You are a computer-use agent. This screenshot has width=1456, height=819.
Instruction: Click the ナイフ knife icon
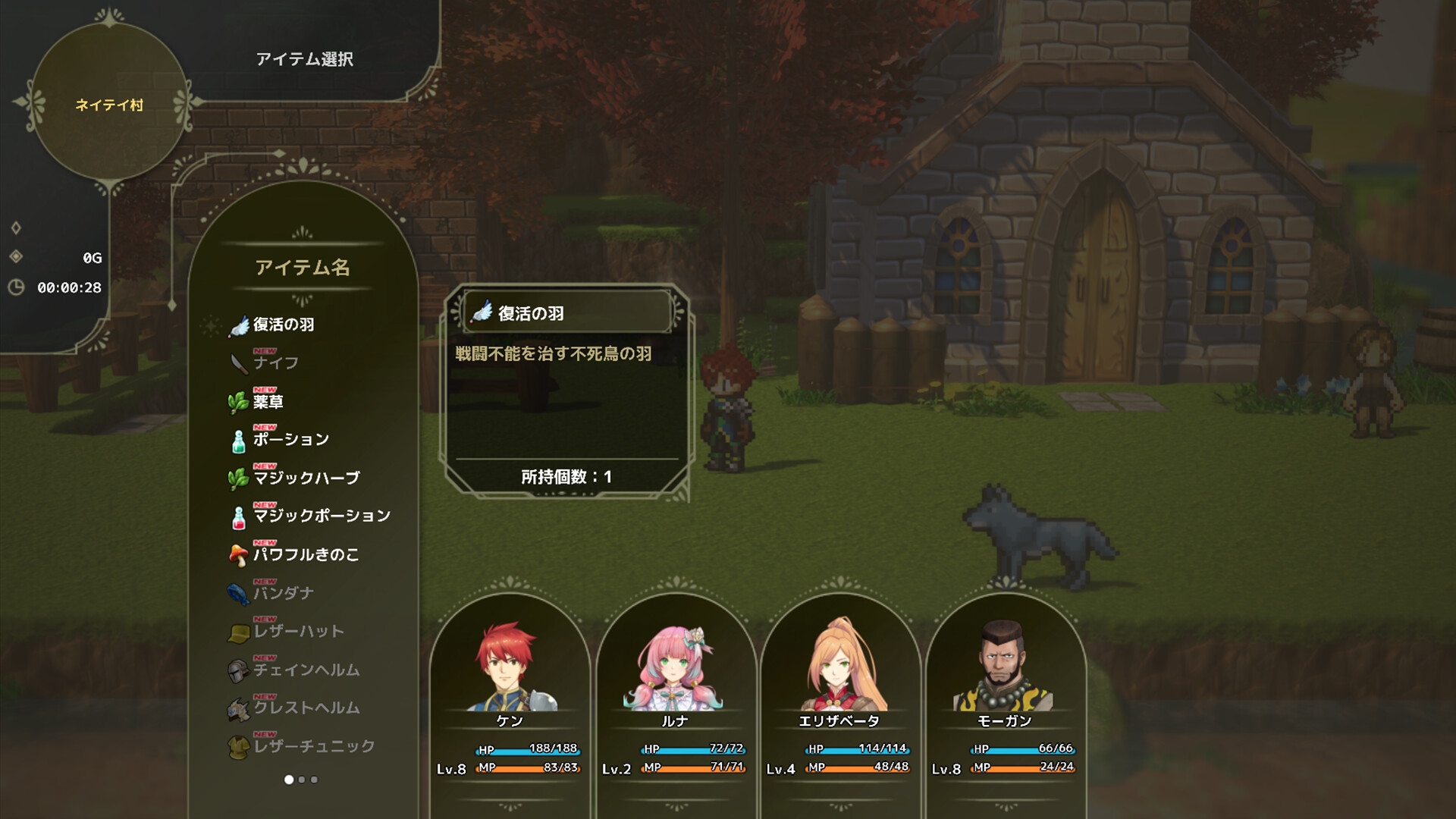pyautogui.click(x=239, y=362)
